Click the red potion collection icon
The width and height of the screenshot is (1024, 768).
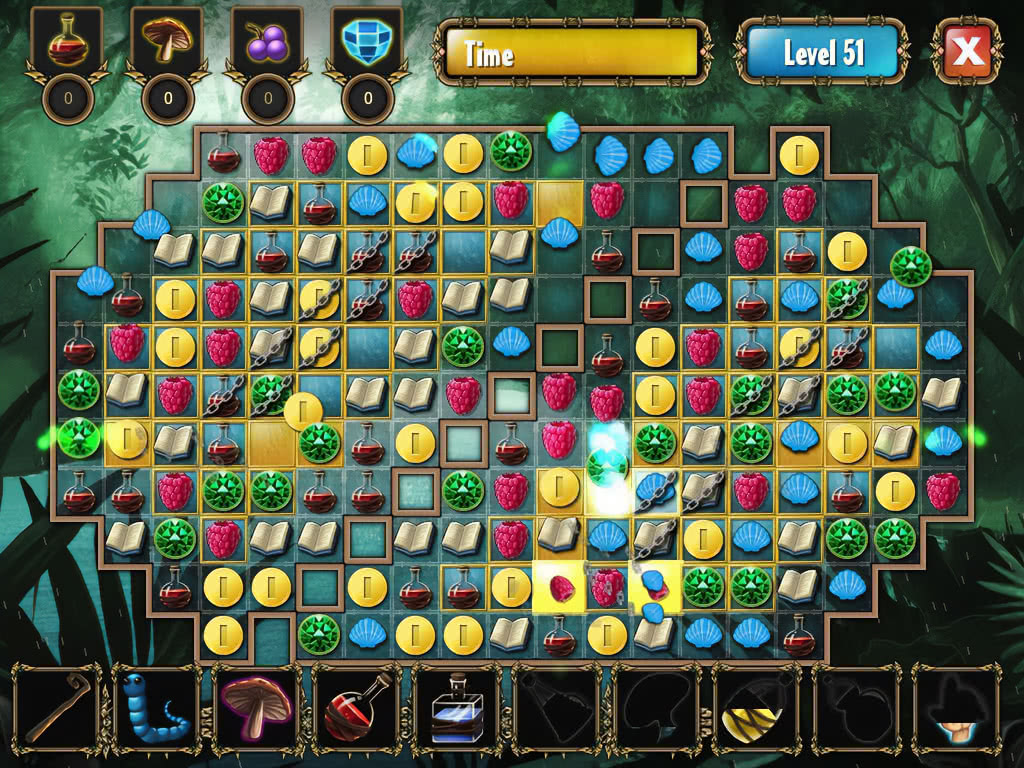(67, 42)
